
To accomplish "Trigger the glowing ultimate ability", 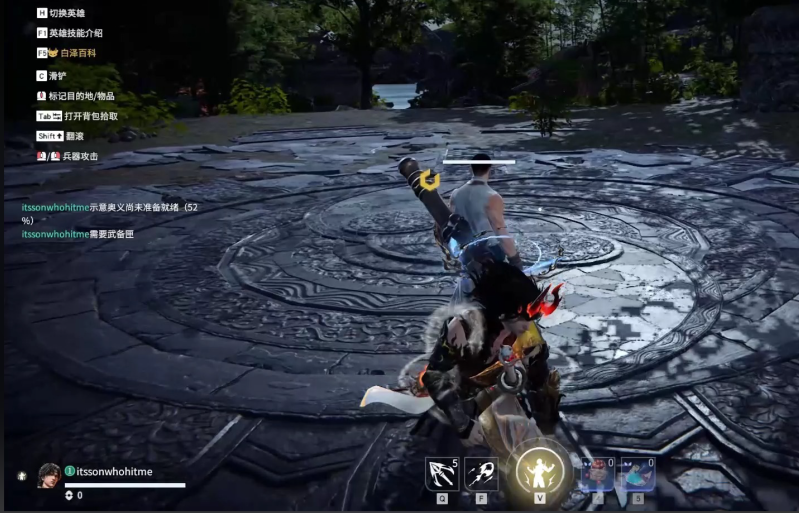I will pos(540,472).
